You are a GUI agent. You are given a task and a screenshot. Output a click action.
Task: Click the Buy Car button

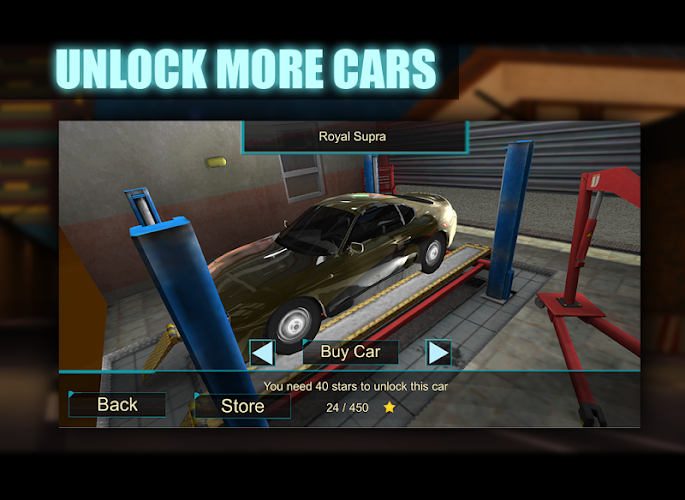350,352
